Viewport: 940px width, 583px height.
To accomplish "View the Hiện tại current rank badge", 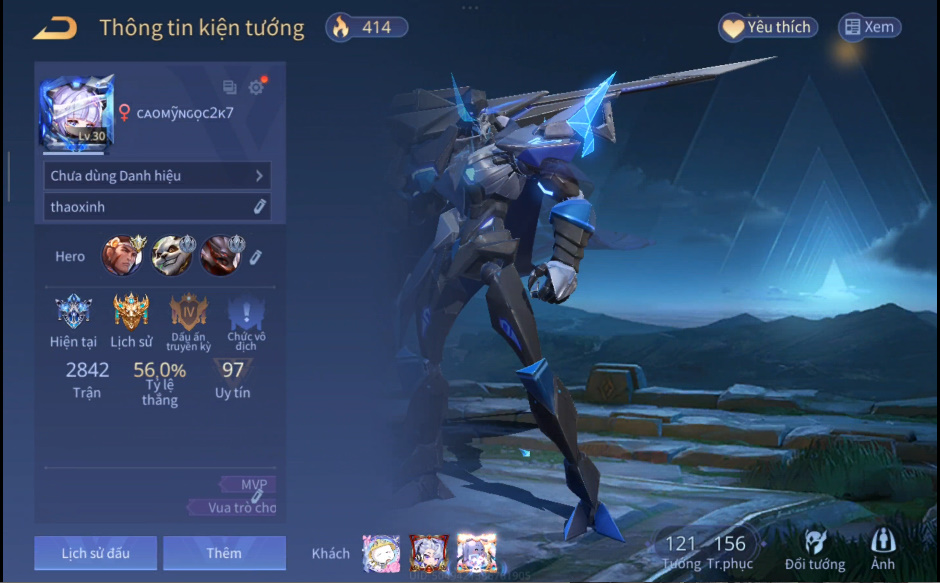I will pyautogui.click(x=73, y=313).
